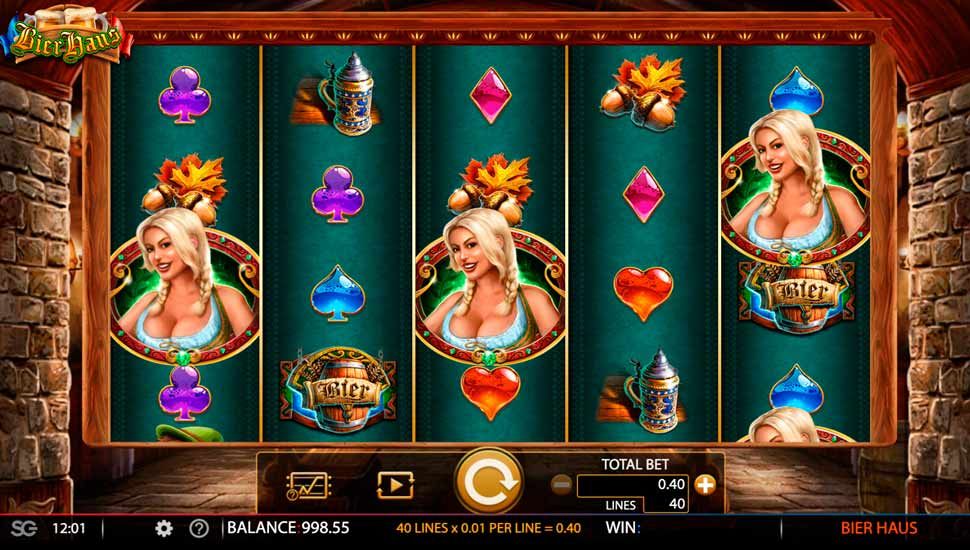
Task: Open the paytable chart button
Action: (302, 485)
